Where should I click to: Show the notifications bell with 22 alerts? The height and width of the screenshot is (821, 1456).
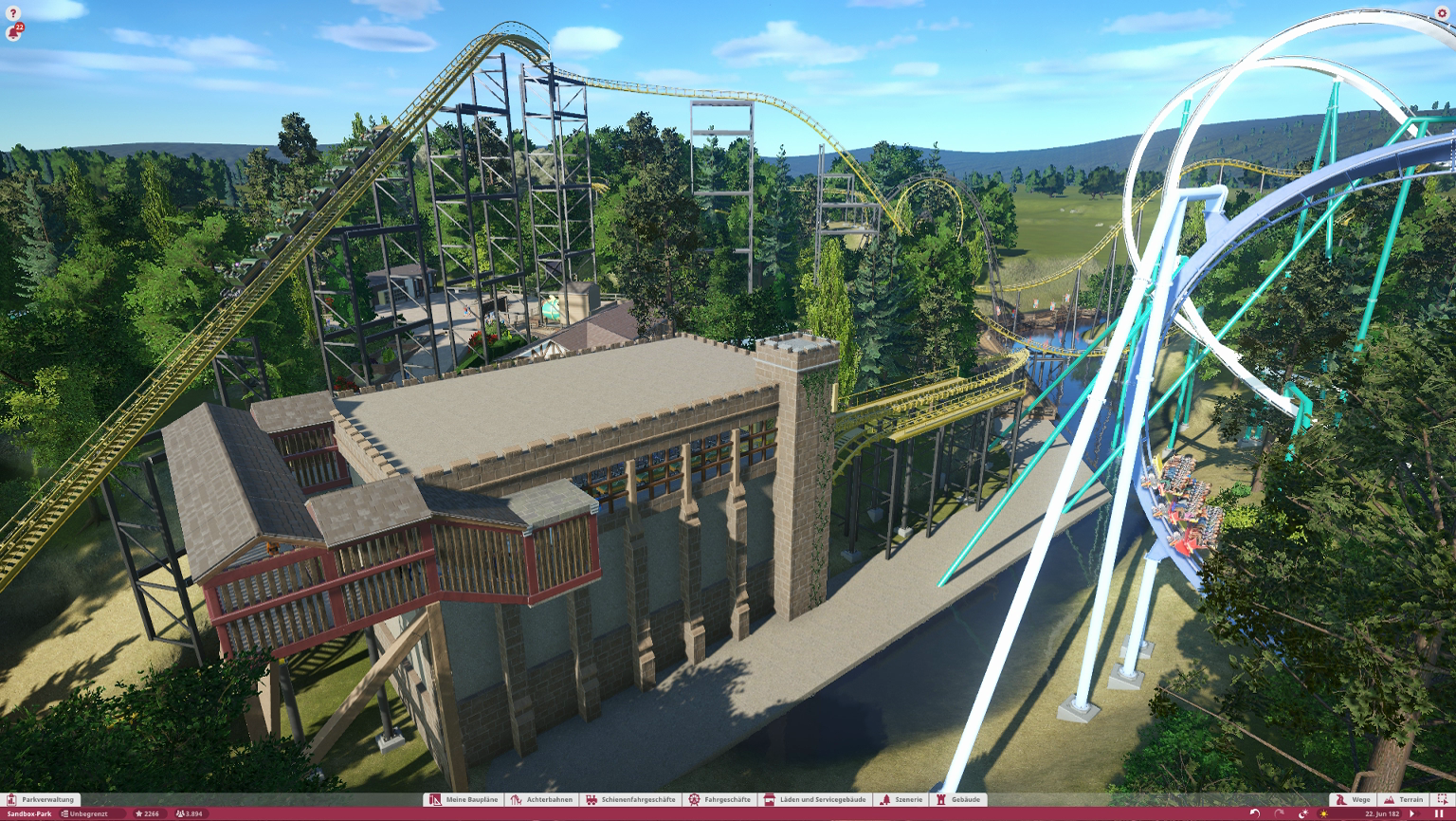[13, 33]
